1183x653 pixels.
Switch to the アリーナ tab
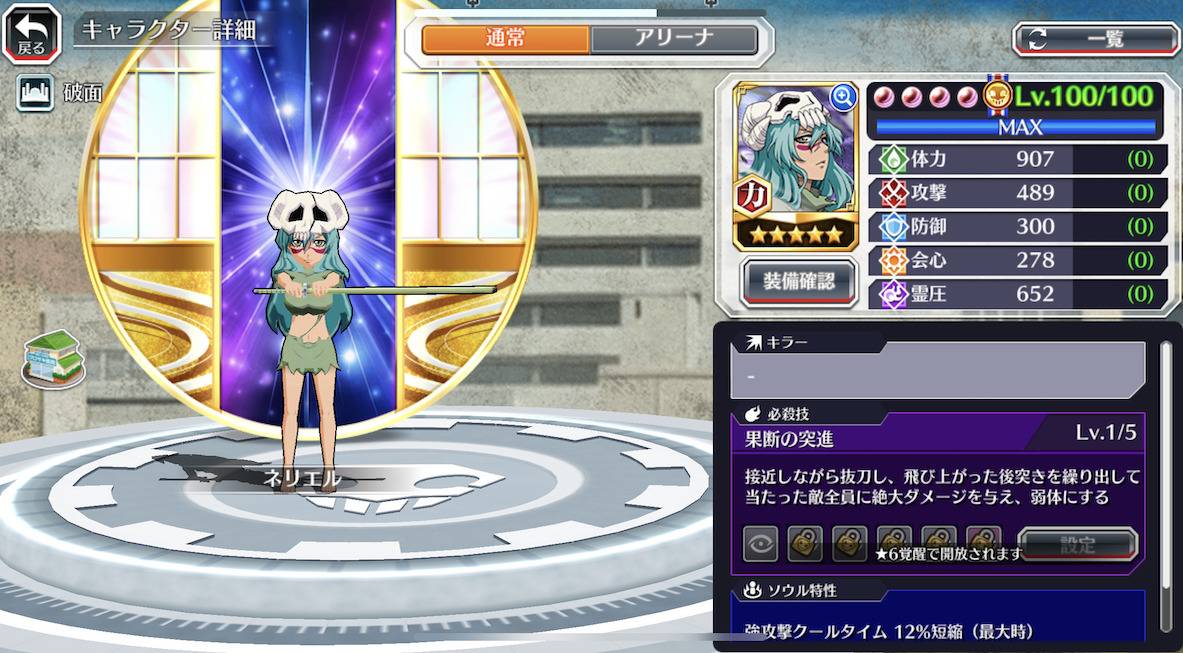[x=674, y=39]
